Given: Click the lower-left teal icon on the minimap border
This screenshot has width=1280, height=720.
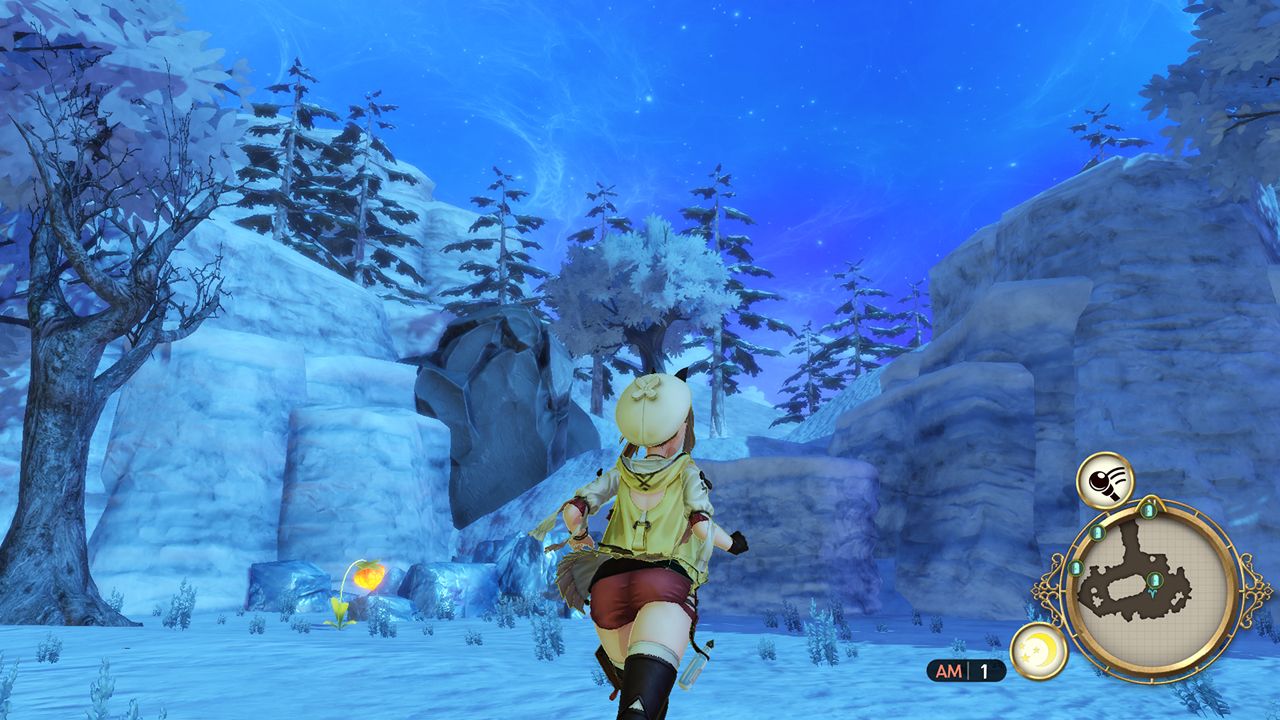Looking at the screenshot, I should click(1076, 570).
